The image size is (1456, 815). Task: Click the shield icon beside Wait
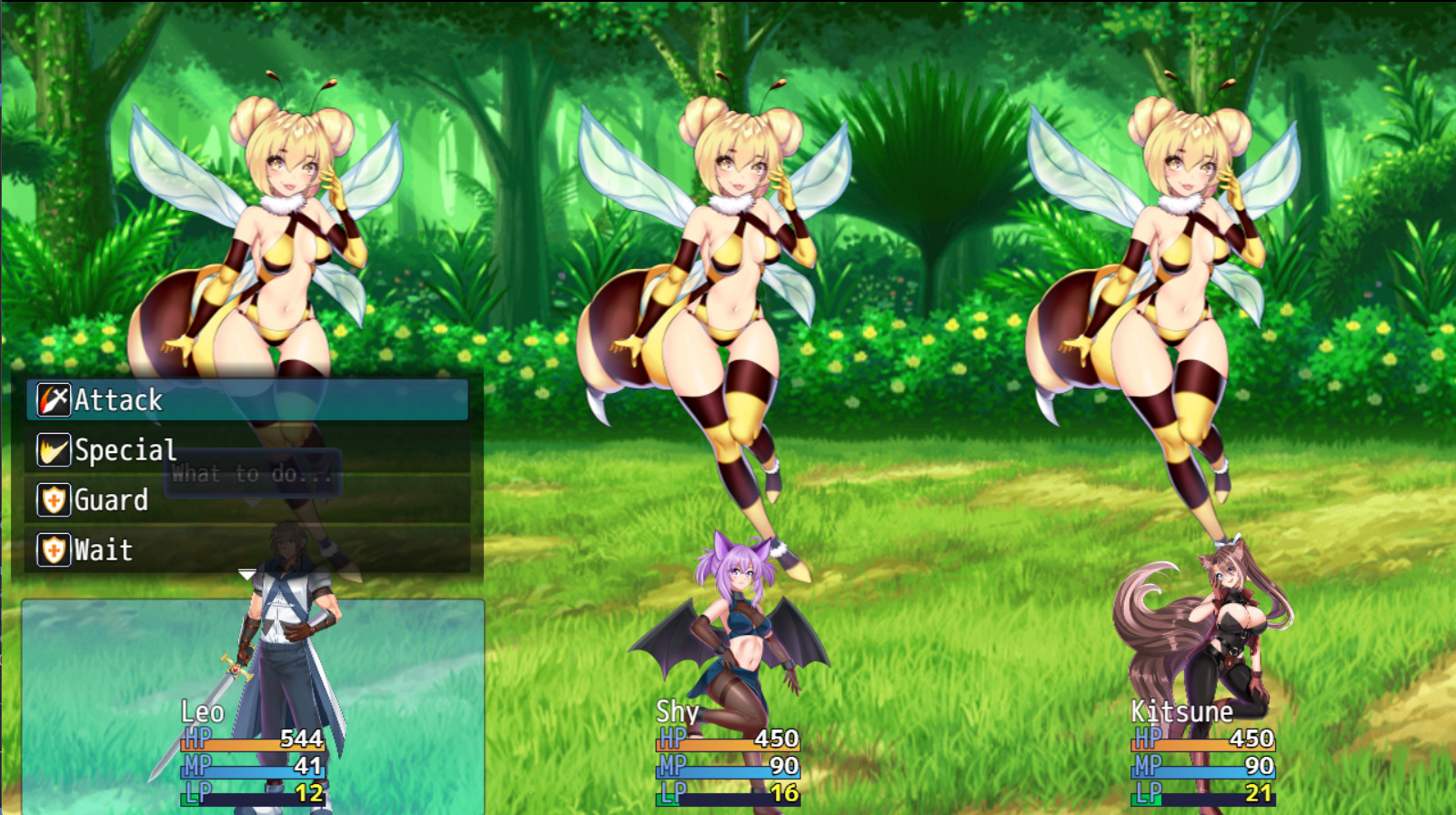point(52,549)
